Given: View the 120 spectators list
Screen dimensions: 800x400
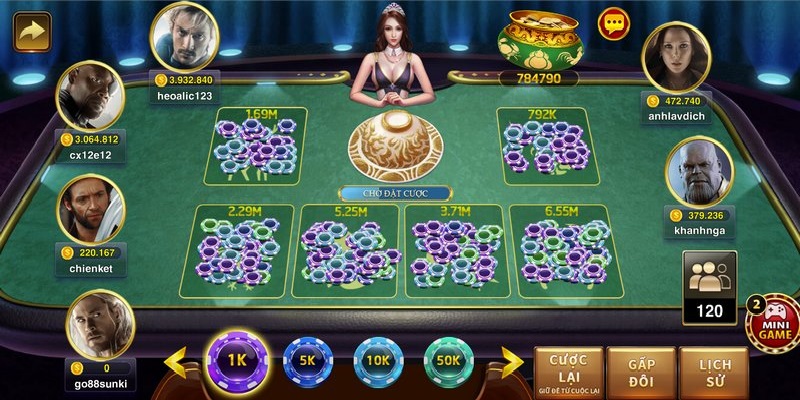Looking at the screenshot, I should click(x=709, y=288).
